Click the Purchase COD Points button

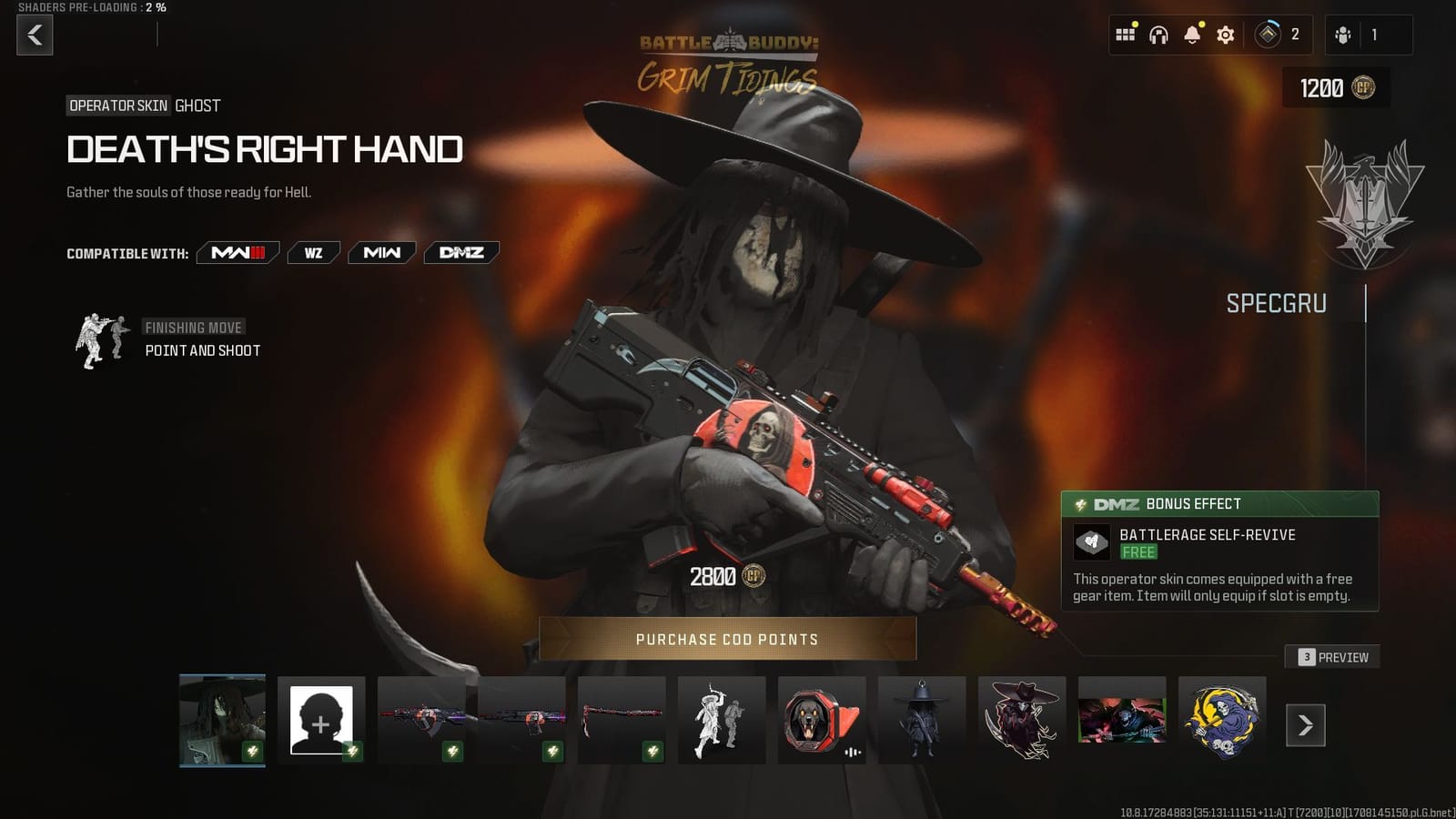(x=728, y=639)
